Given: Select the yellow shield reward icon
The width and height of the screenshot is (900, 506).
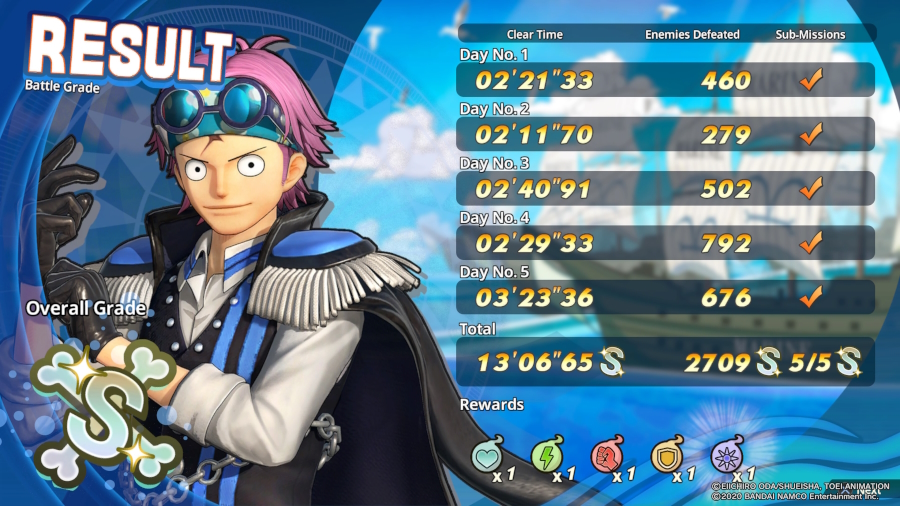Looking at the screenshot, I should point(666,455).
